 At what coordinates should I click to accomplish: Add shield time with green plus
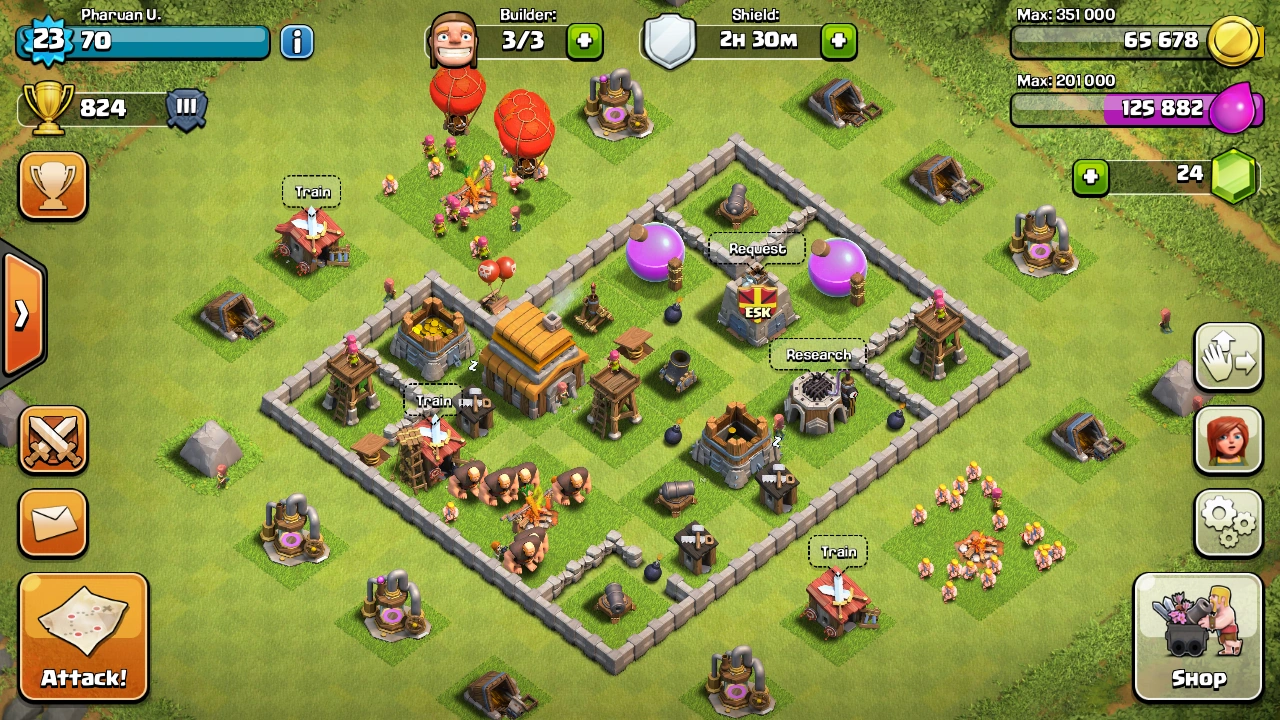pos(838,42)
